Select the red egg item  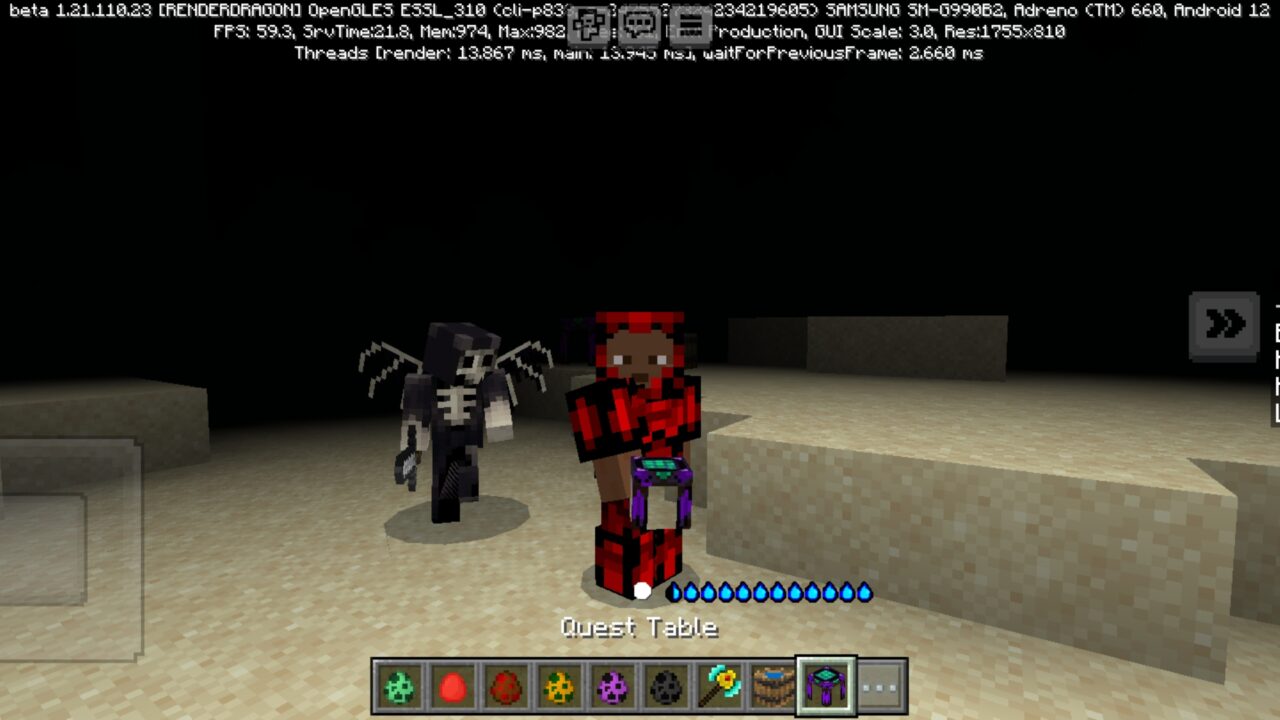(451, 685)
